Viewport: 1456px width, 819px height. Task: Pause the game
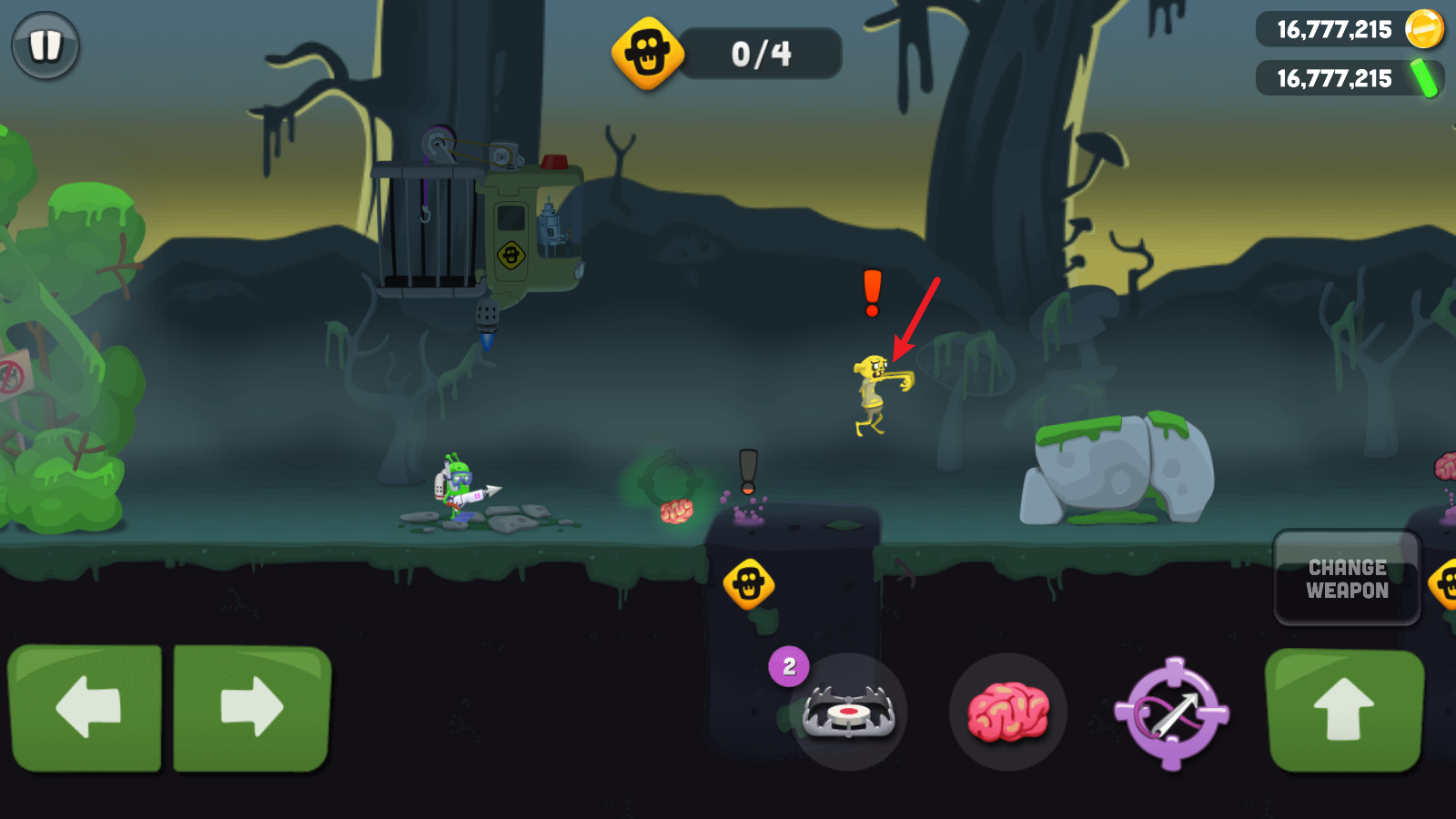(45, 45)
